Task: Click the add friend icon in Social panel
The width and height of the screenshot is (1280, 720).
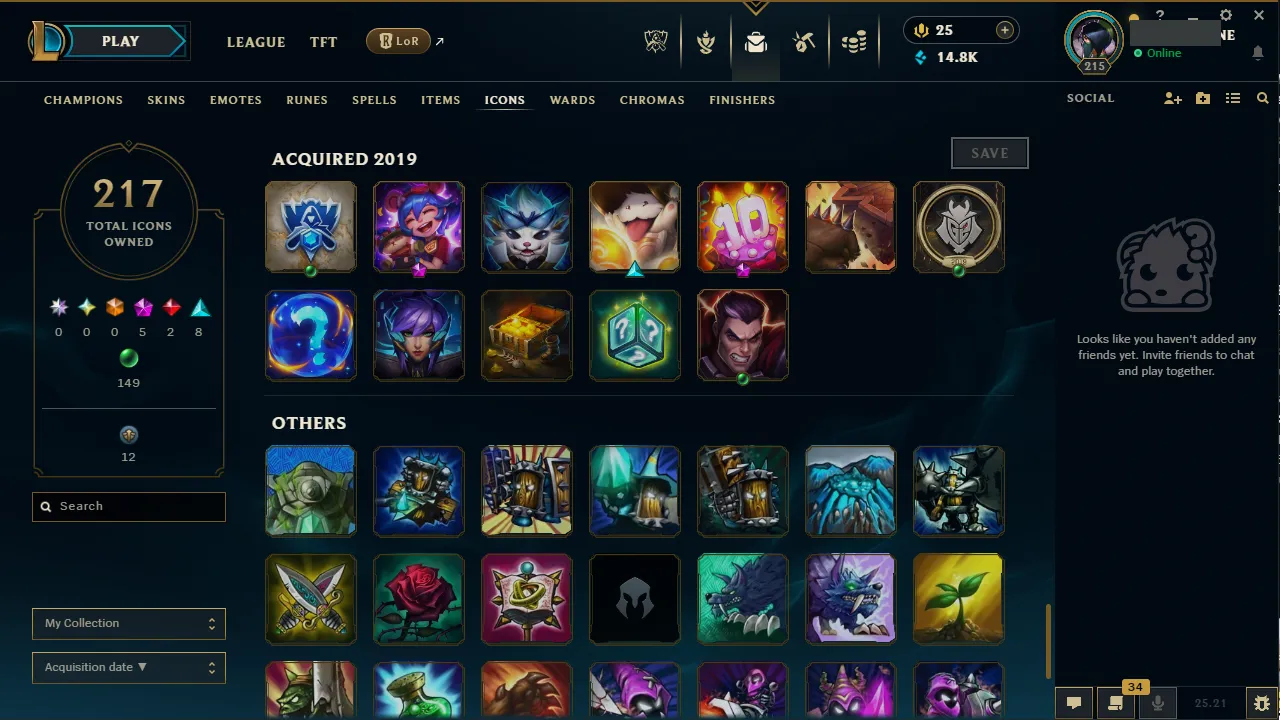Action: pyautogui.click(x=1172, y=98)
